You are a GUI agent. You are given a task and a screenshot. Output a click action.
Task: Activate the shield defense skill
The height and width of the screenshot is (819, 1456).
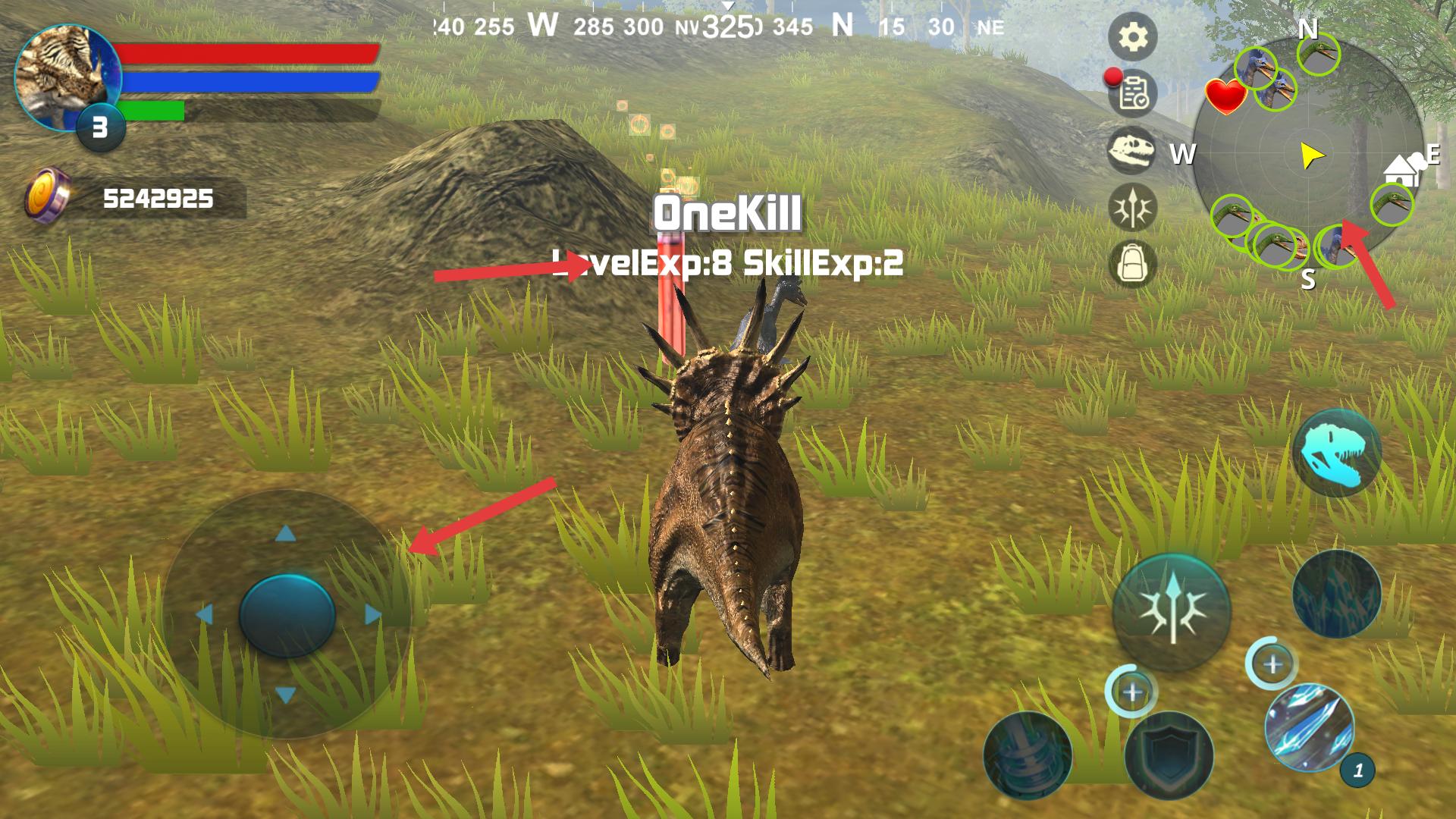click(1169, 754)
